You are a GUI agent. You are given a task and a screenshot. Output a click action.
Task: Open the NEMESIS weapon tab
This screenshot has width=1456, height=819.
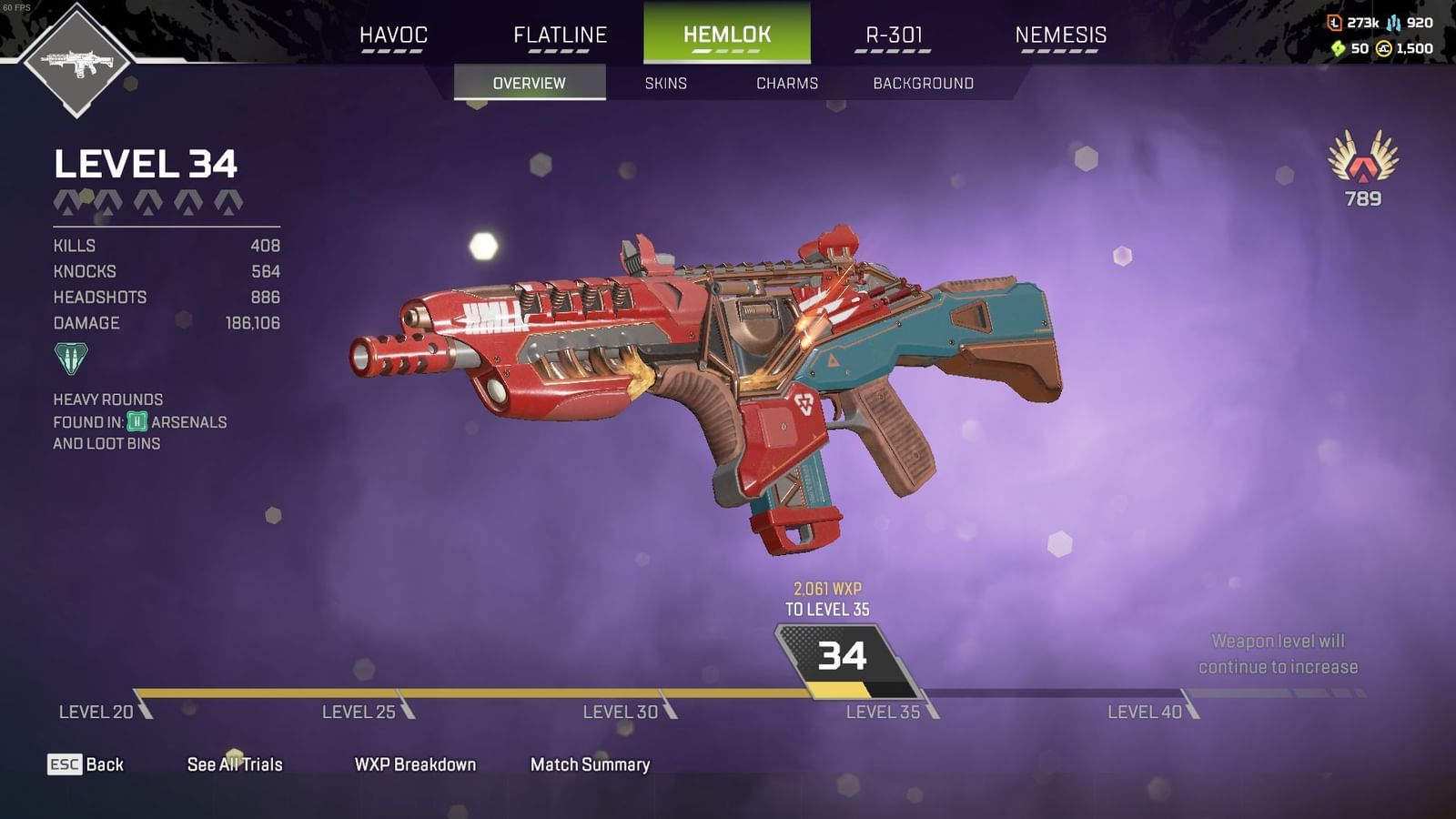click(x=1061, y=35)
